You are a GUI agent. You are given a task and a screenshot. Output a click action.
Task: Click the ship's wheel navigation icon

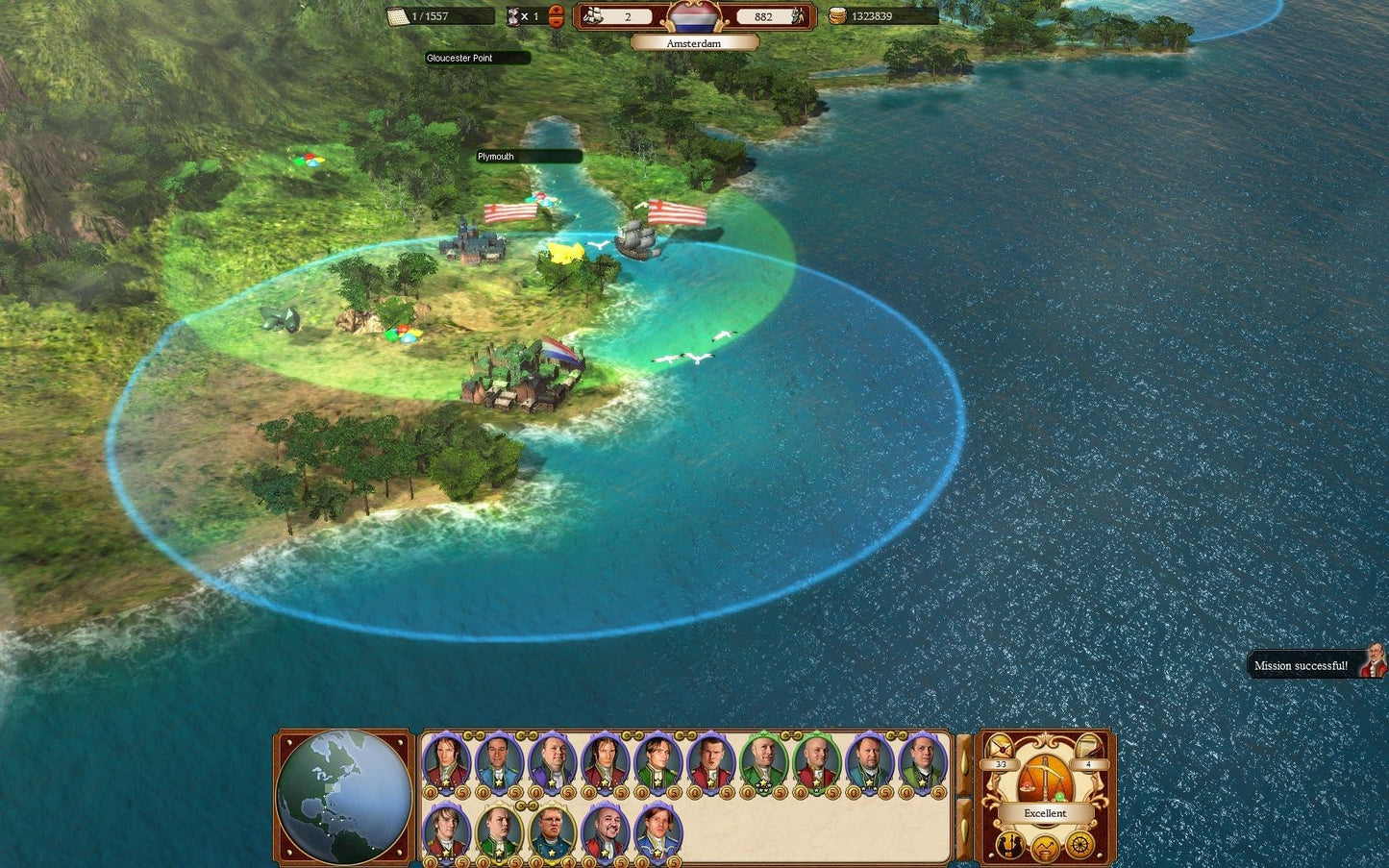(1079, 846)
